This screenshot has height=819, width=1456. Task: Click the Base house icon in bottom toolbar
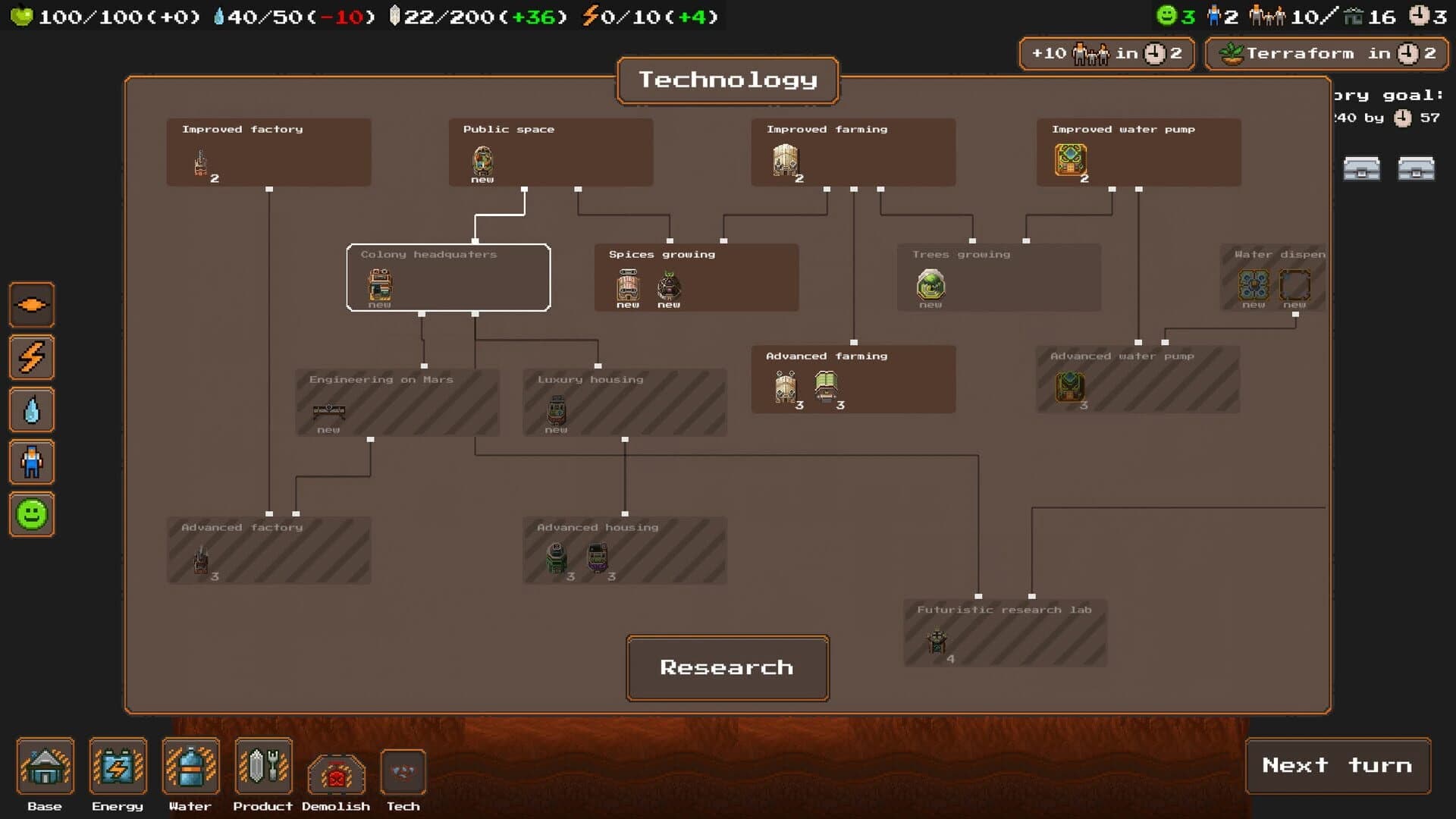(x=45, y=767)
